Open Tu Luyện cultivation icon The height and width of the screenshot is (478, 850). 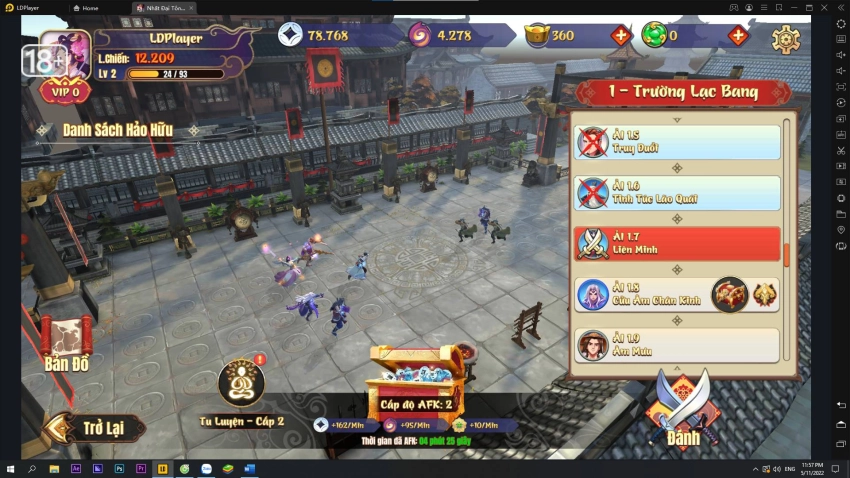[x=241, y=385]
